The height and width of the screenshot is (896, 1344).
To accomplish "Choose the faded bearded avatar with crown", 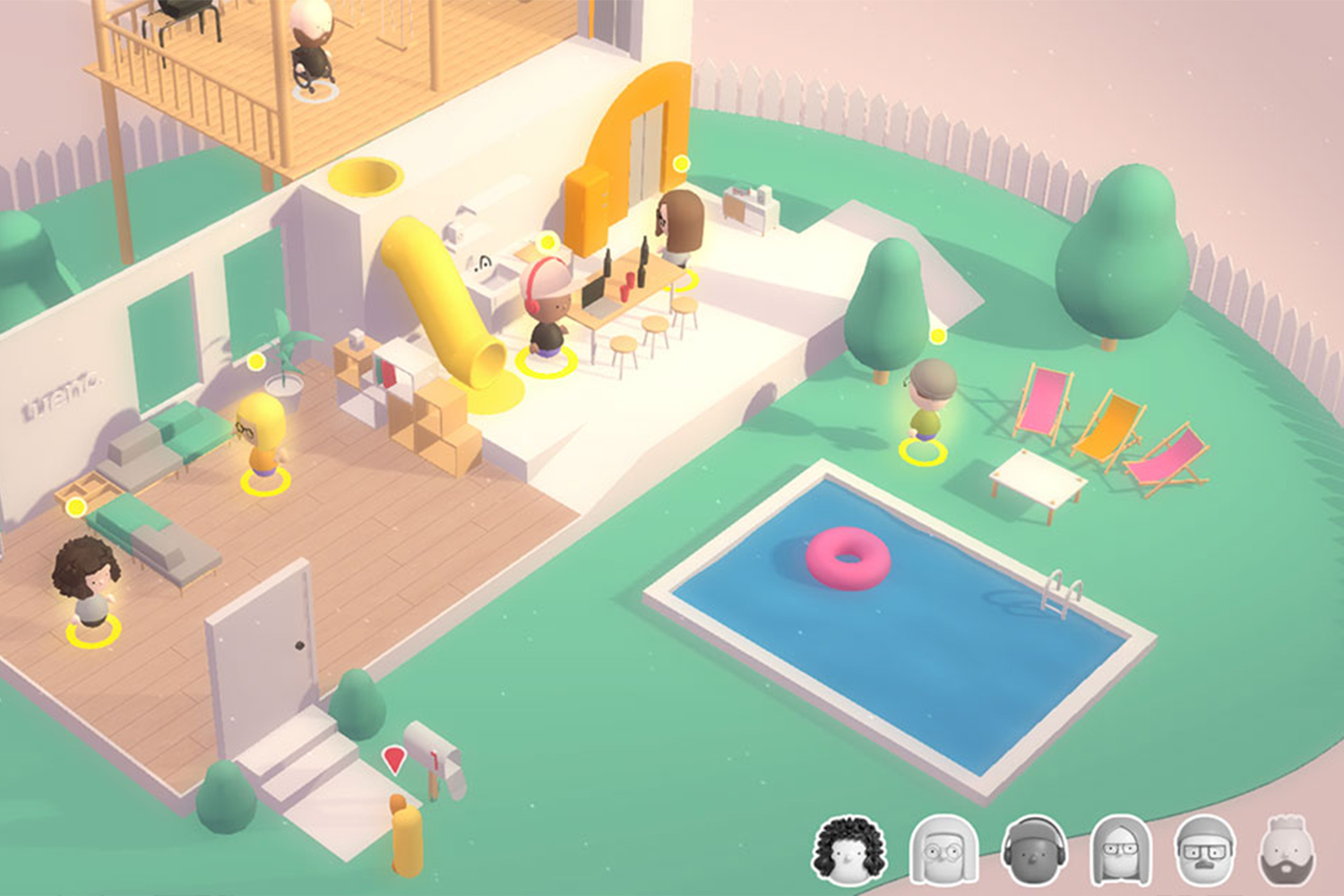I will tap(1288, 849).
